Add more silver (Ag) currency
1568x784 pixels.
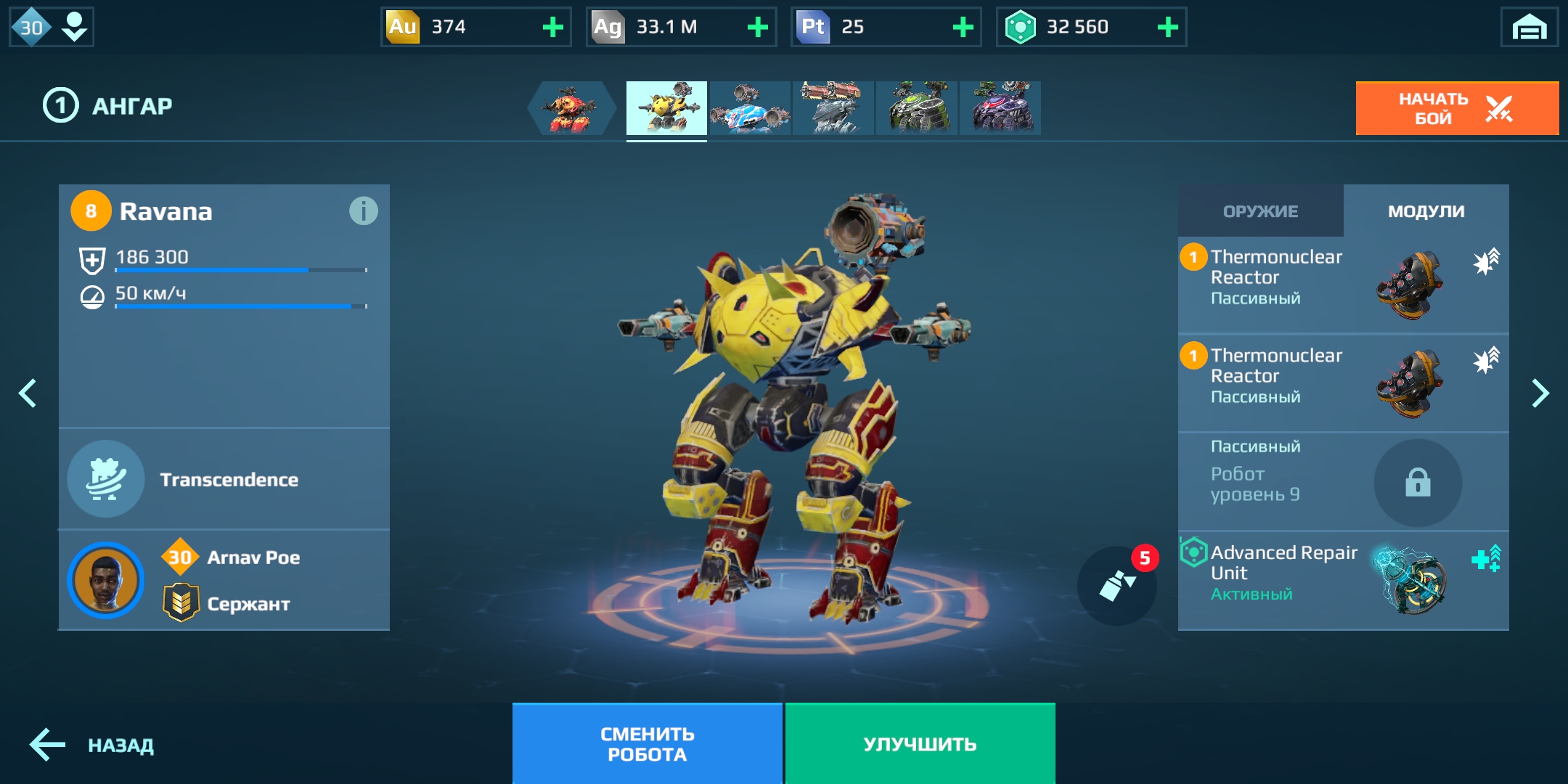click(x=757, y=28)
